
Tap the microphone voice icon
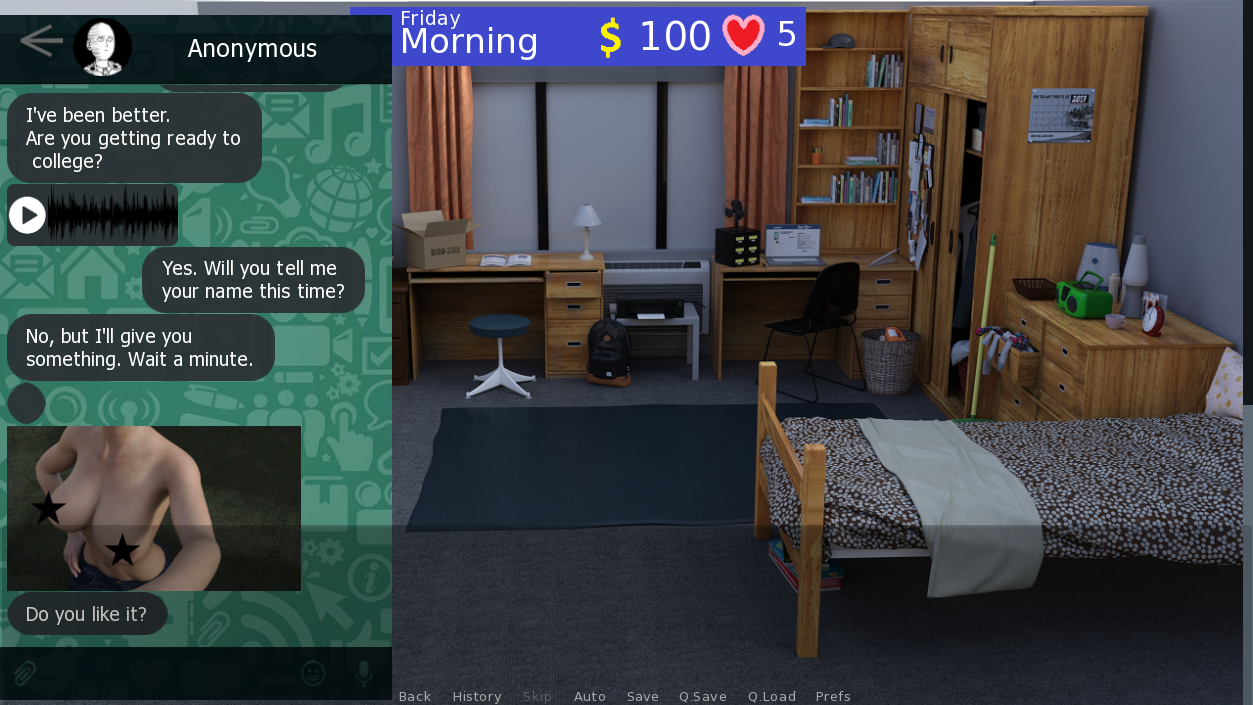(x=363, y=673)
